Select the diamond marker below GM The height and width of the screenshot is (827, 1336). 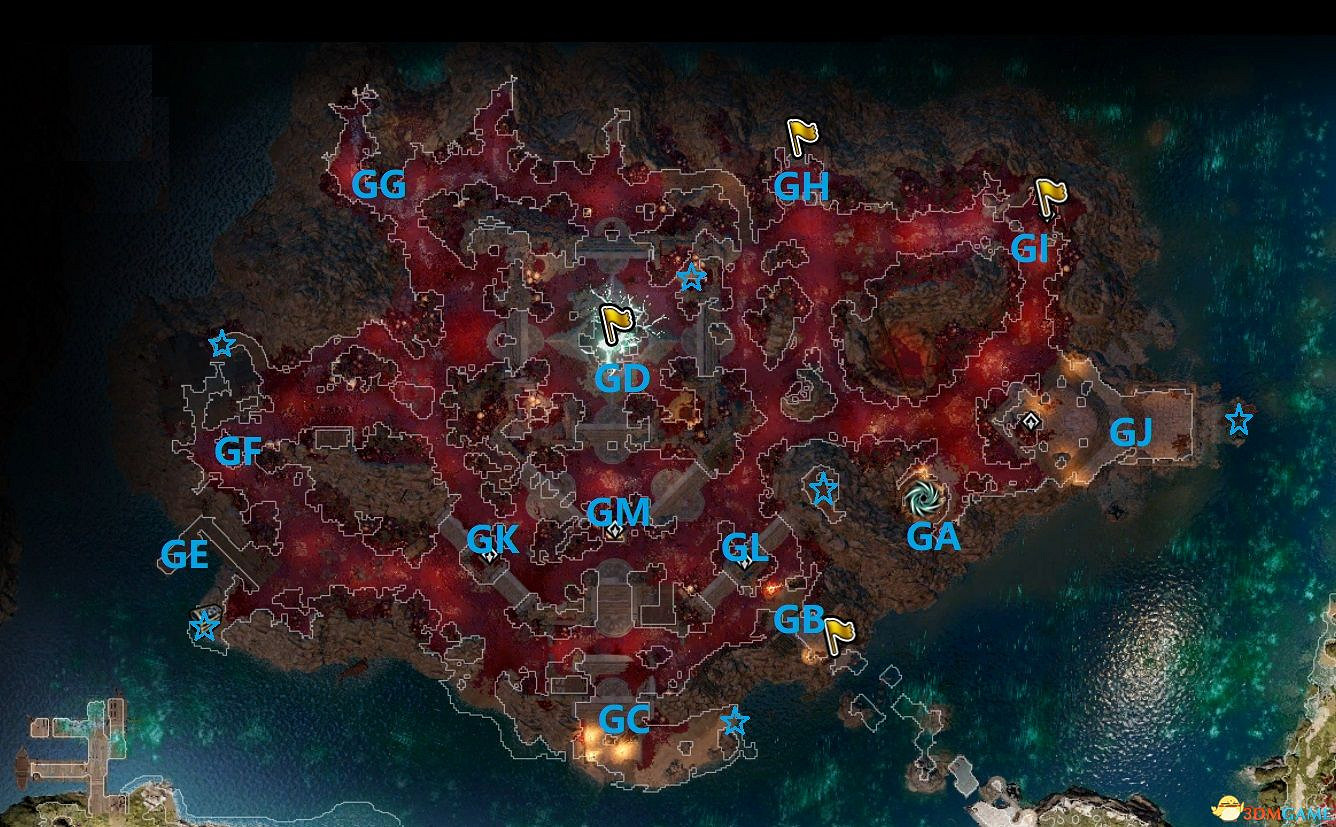pyautogui.click(x=614, y=530)
